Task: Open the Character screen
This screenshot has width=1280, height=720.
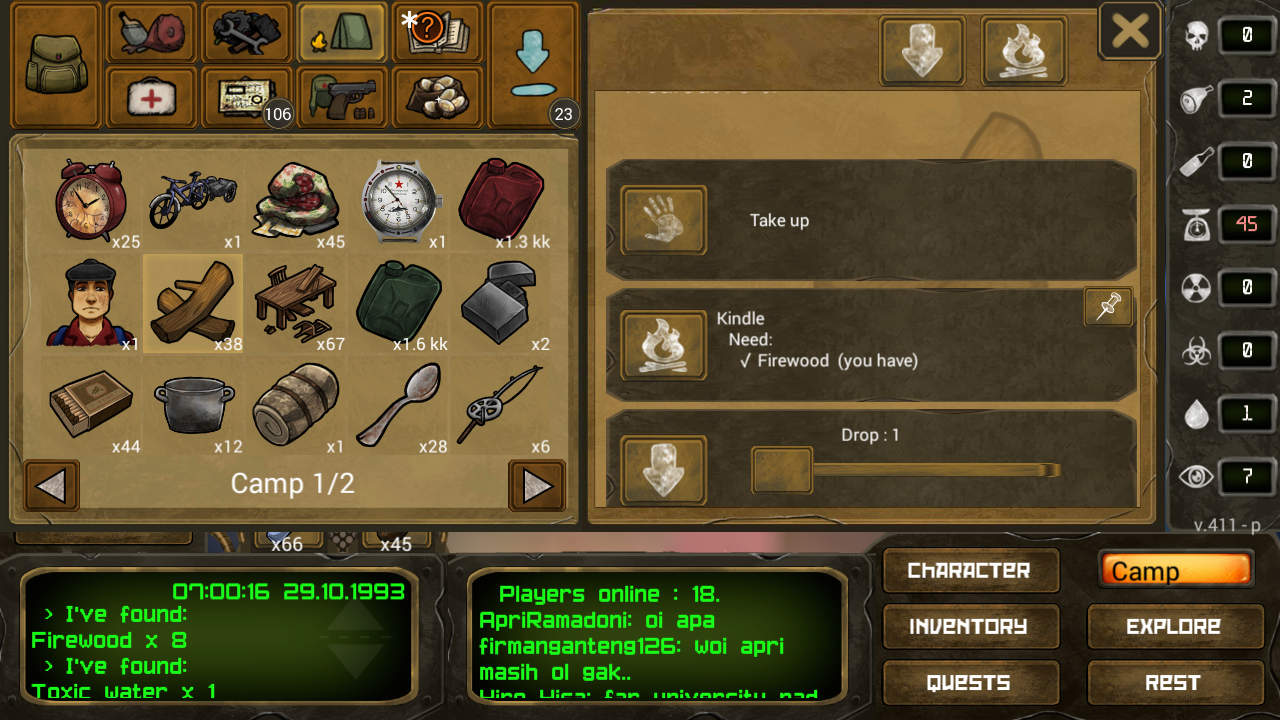Action: pos(969,571)
